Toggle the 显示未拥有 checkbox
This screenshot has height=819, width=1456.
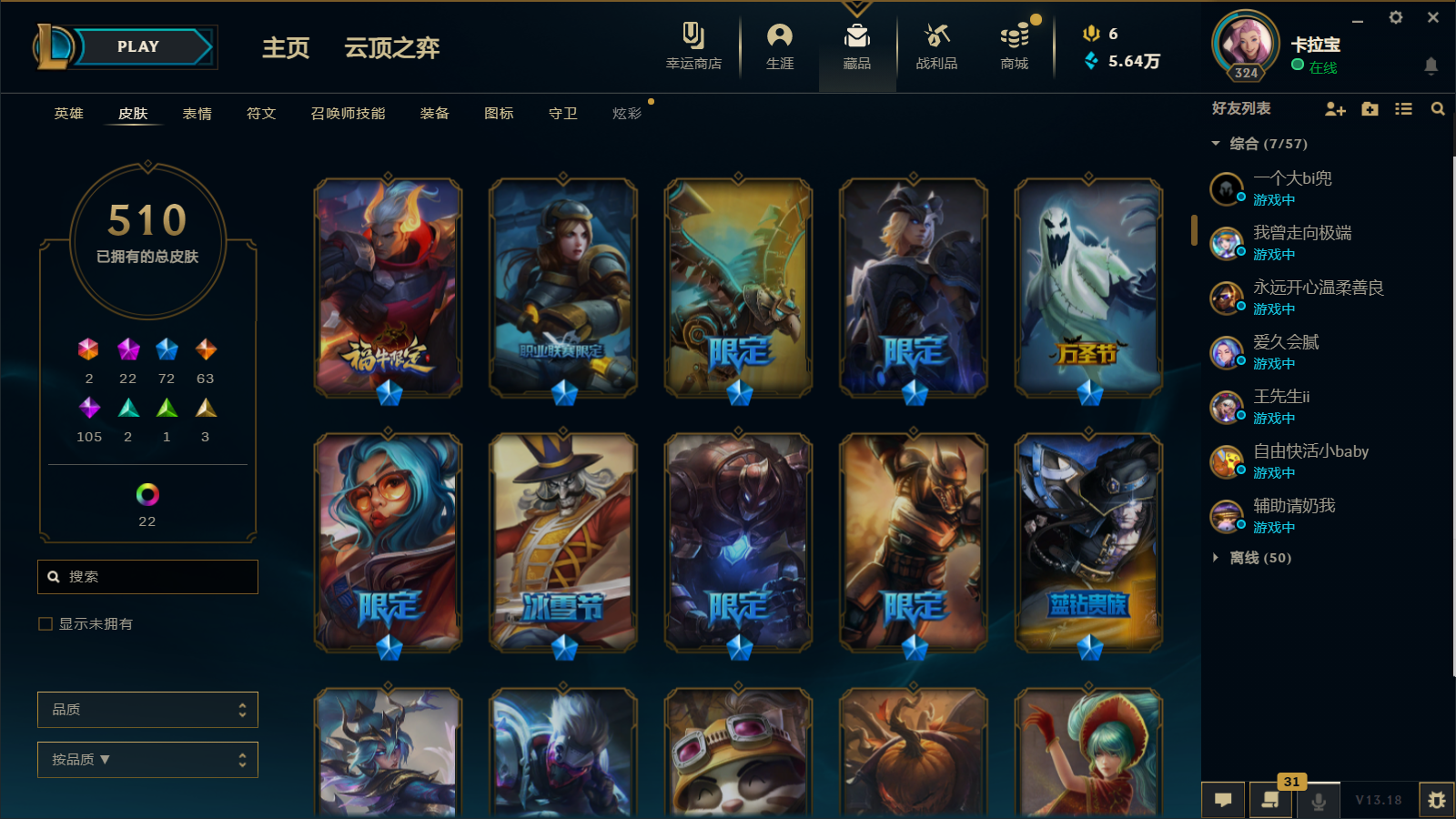pos(45,624)
